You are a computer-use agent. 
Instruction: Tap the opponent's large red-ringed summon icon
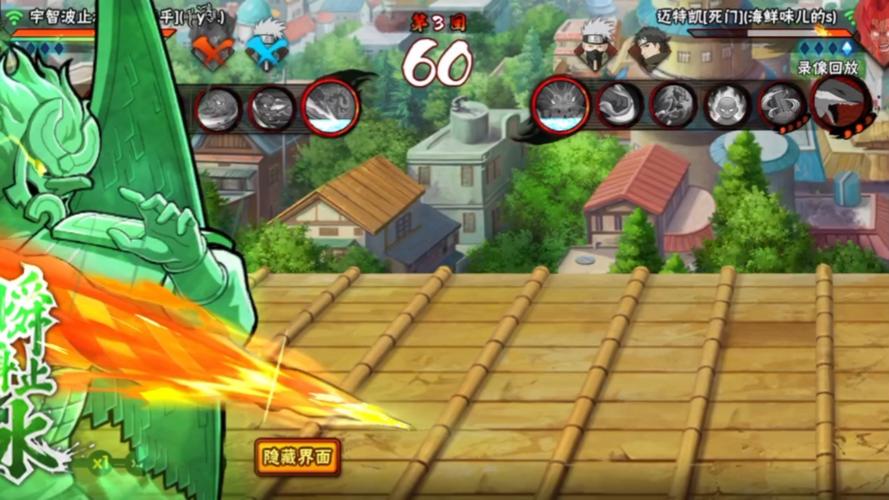560,104
